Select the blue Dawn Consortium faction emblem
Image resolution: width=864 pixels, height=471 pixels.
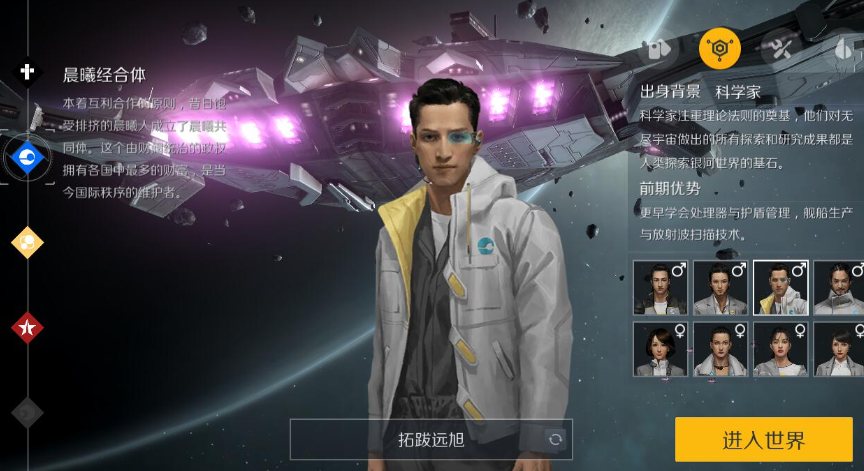tap(27, 156)
